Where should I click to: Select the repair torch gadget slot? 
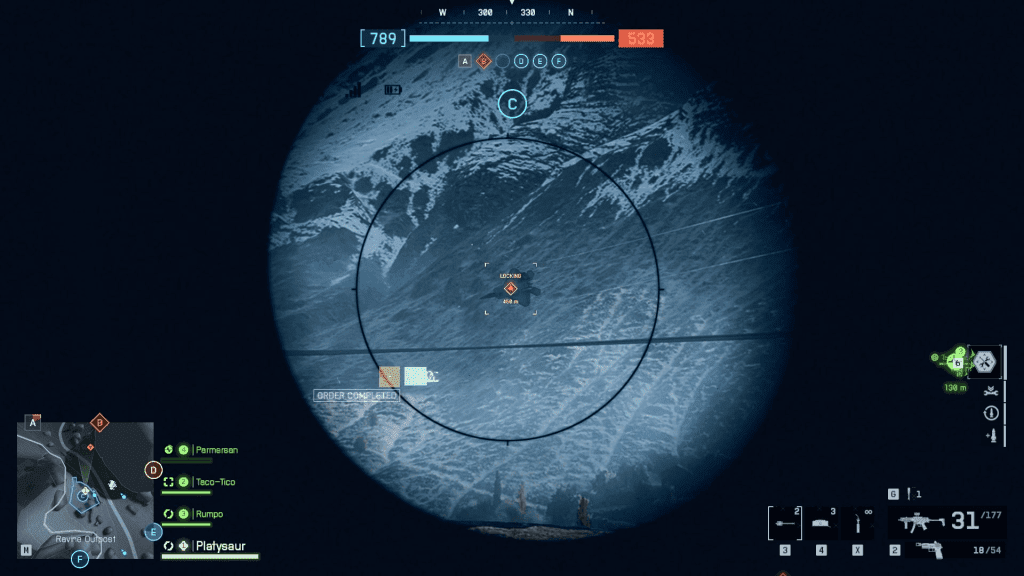(x=857, y=523)
